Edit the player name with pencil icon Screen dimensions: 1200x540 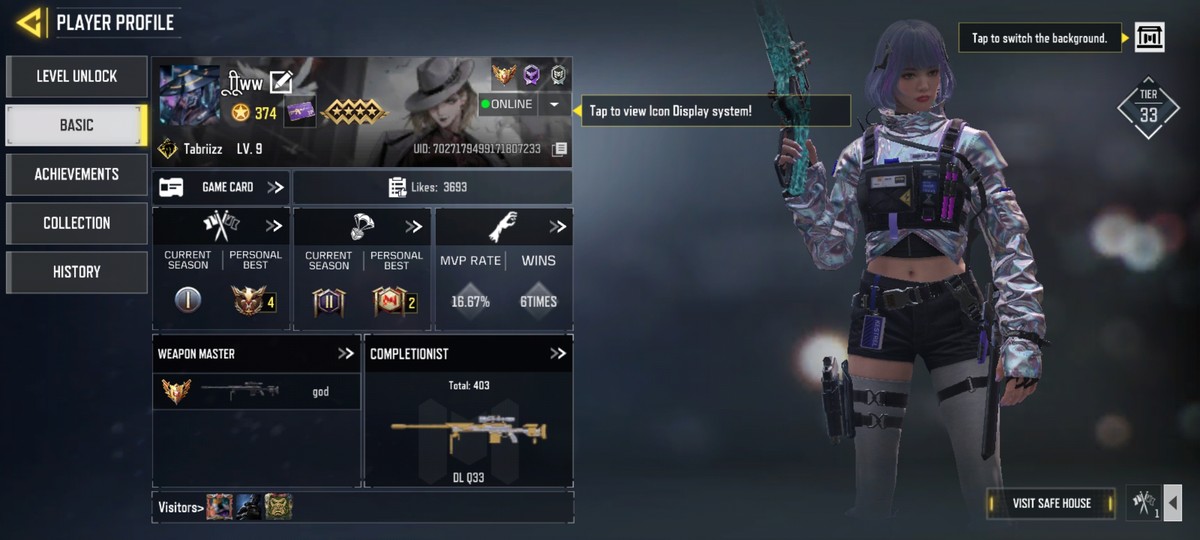point(281,83)
